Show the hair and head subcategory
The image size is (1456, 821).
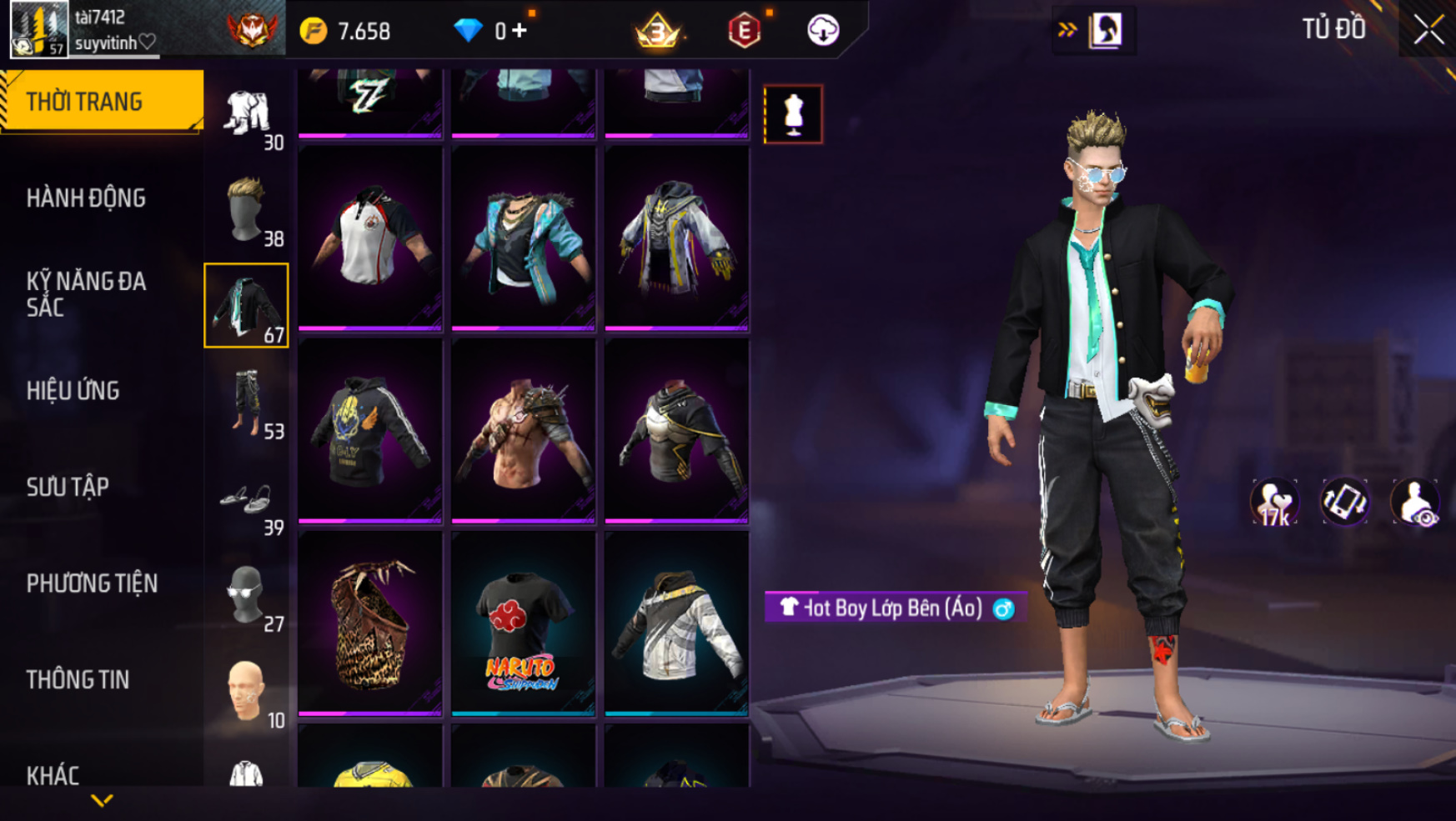point(247,210)
